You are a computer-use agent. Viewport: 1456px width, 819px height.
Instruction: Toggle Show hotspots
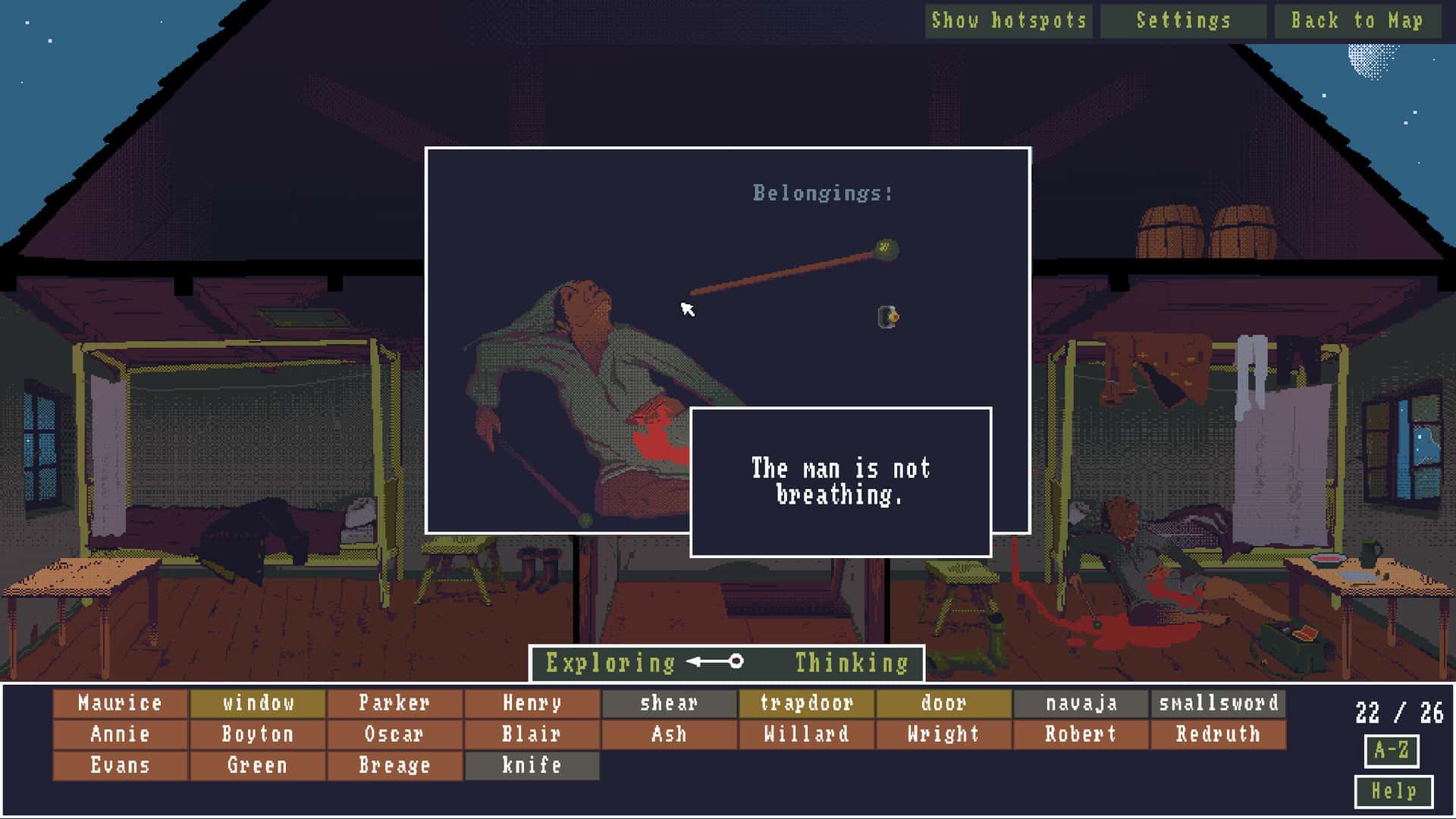pos(1009,20)
